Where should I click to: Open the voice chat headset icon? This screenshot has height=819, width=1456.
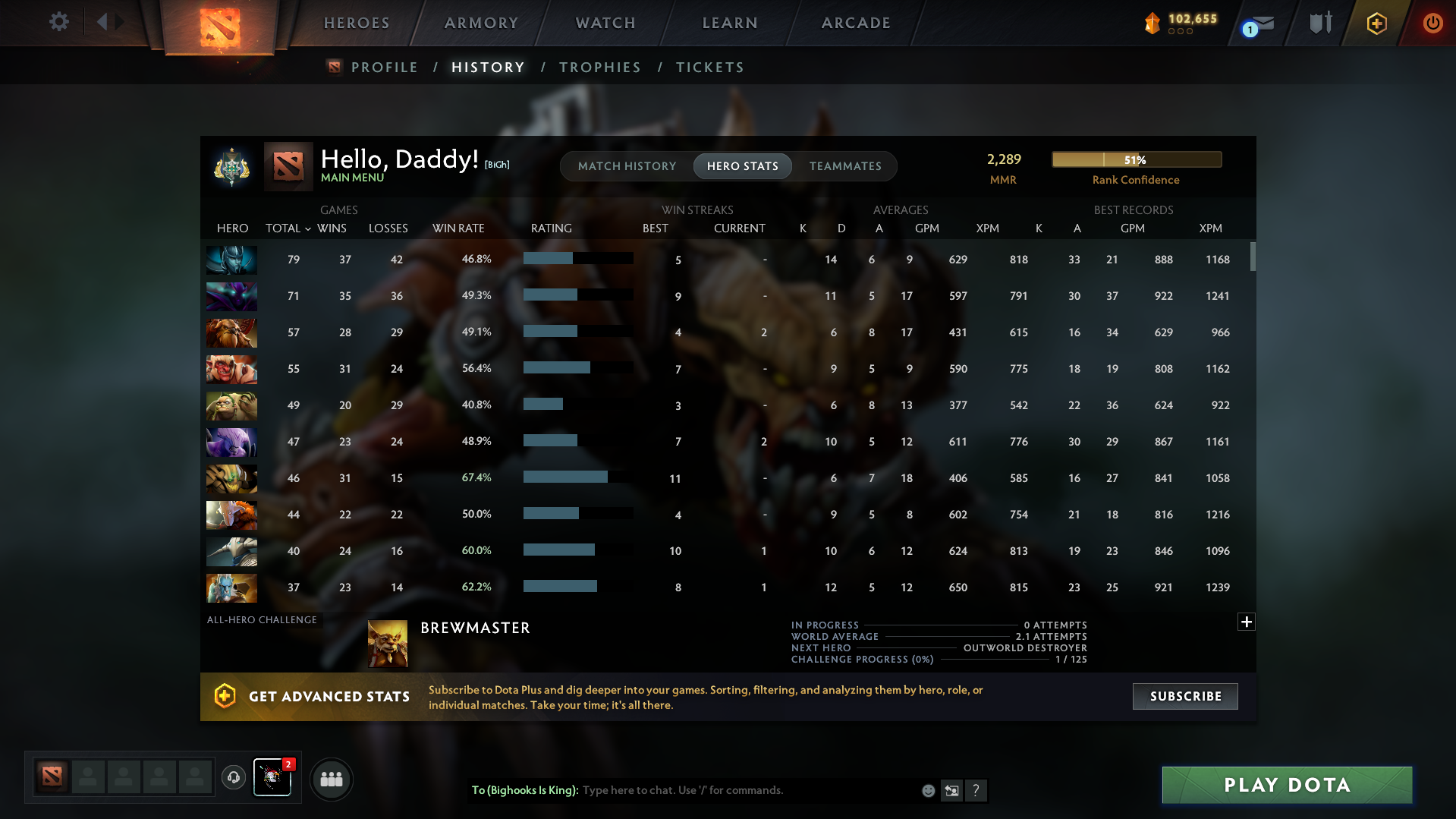point(234,778)
